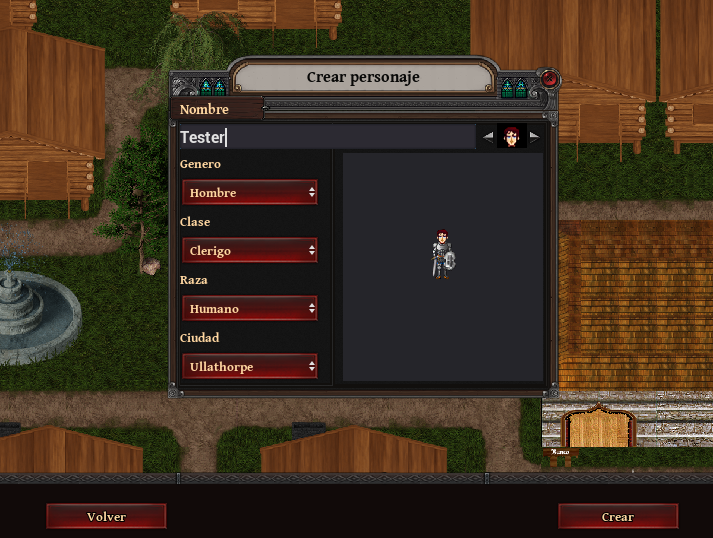
Task: Open the Genero dropdown showing Hombre
Action: coord(250,192)
